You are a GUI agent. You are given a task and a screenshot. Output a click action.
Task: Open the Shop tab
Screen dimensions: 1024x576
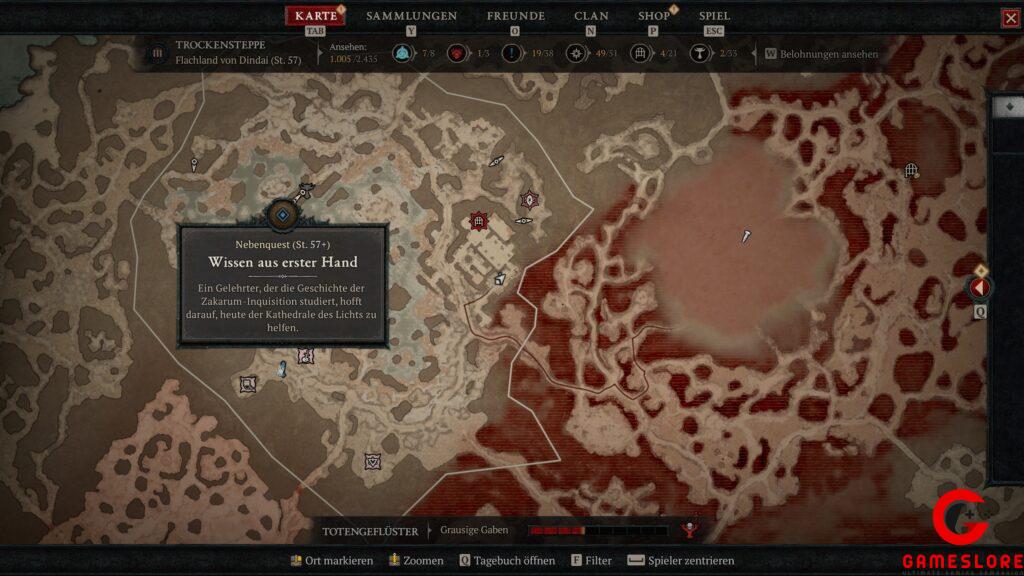[x=654, y=16]
